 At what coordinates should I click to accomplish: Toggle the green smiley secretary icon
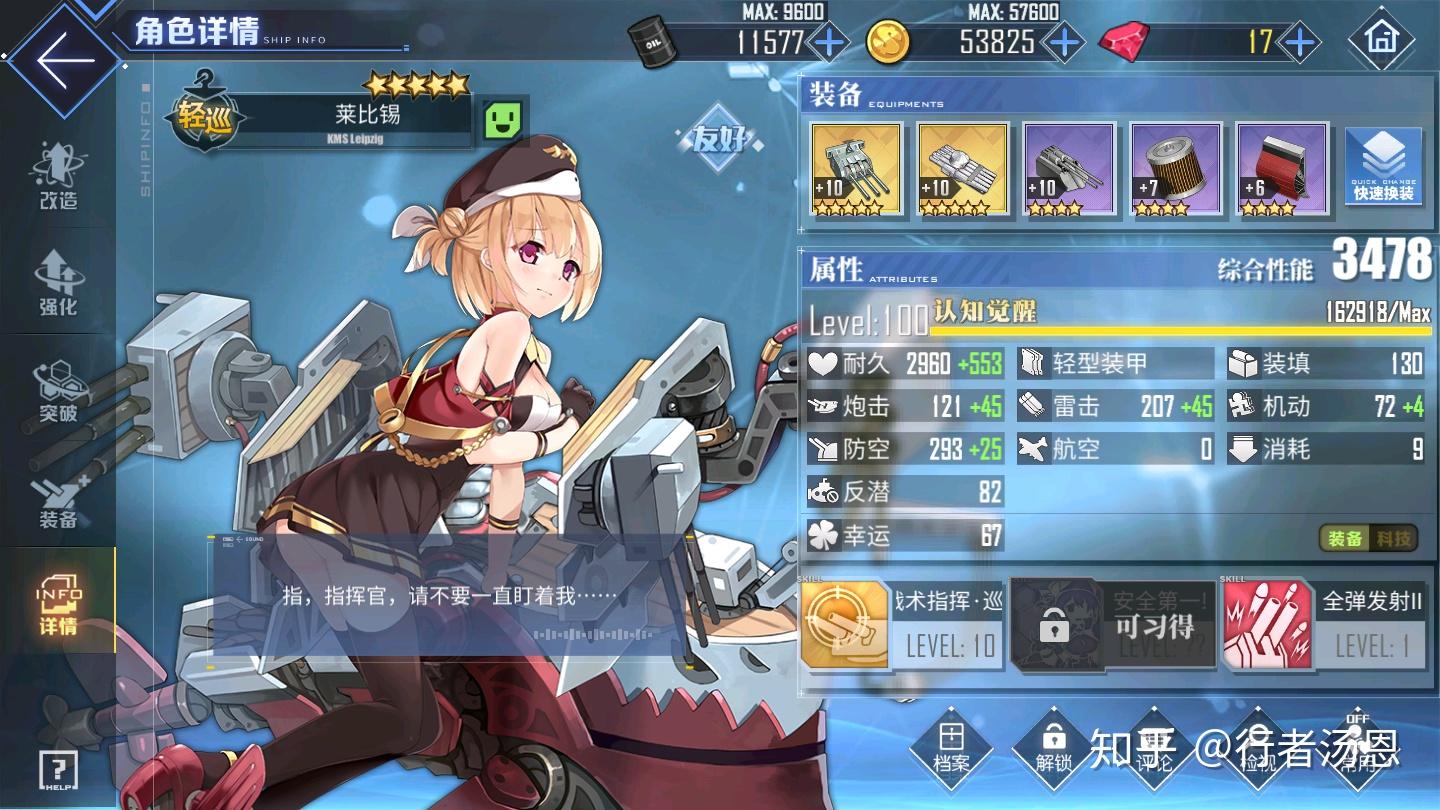[504, 122]
